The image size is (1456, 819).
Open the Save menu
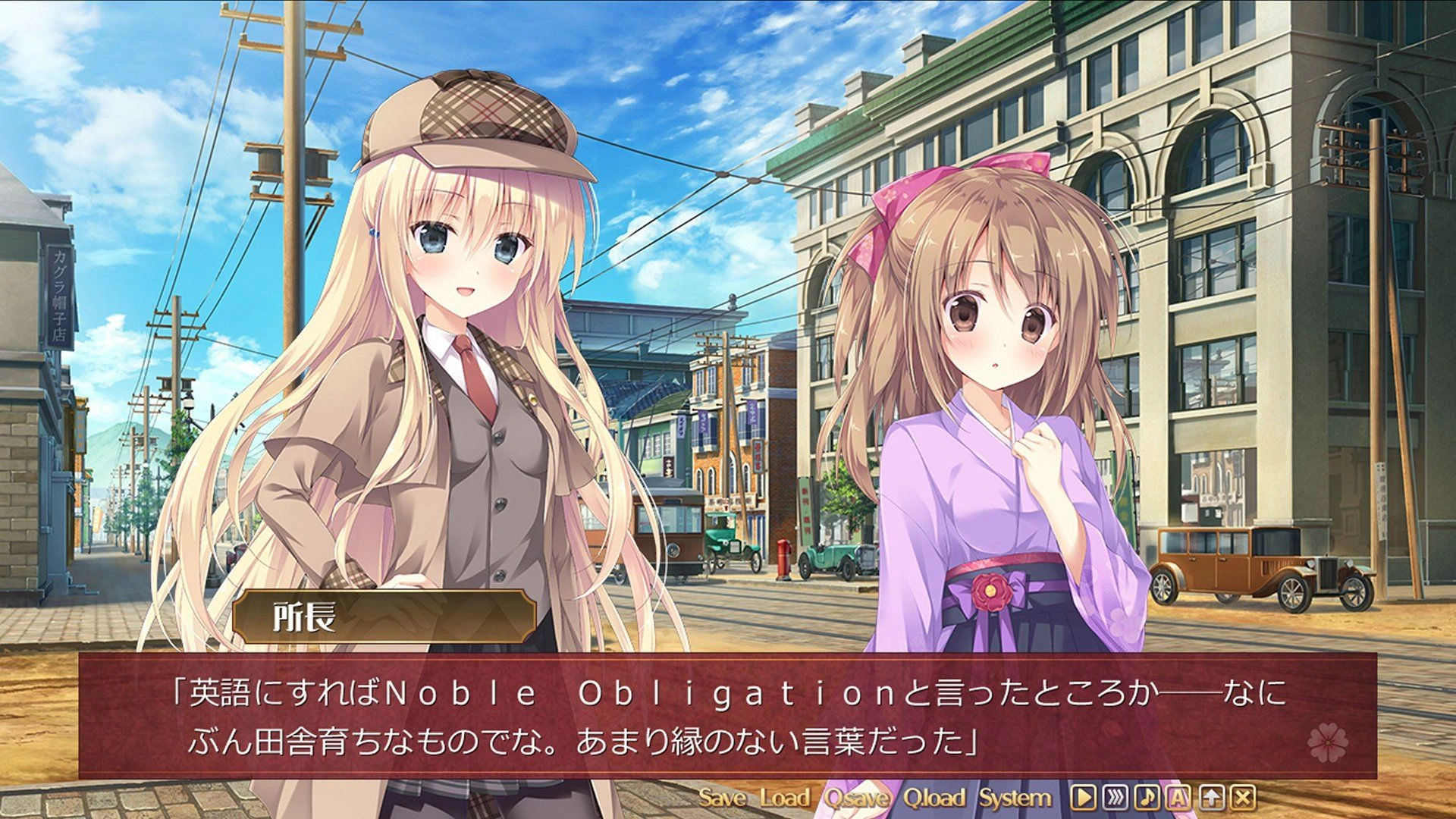point(721,798)
